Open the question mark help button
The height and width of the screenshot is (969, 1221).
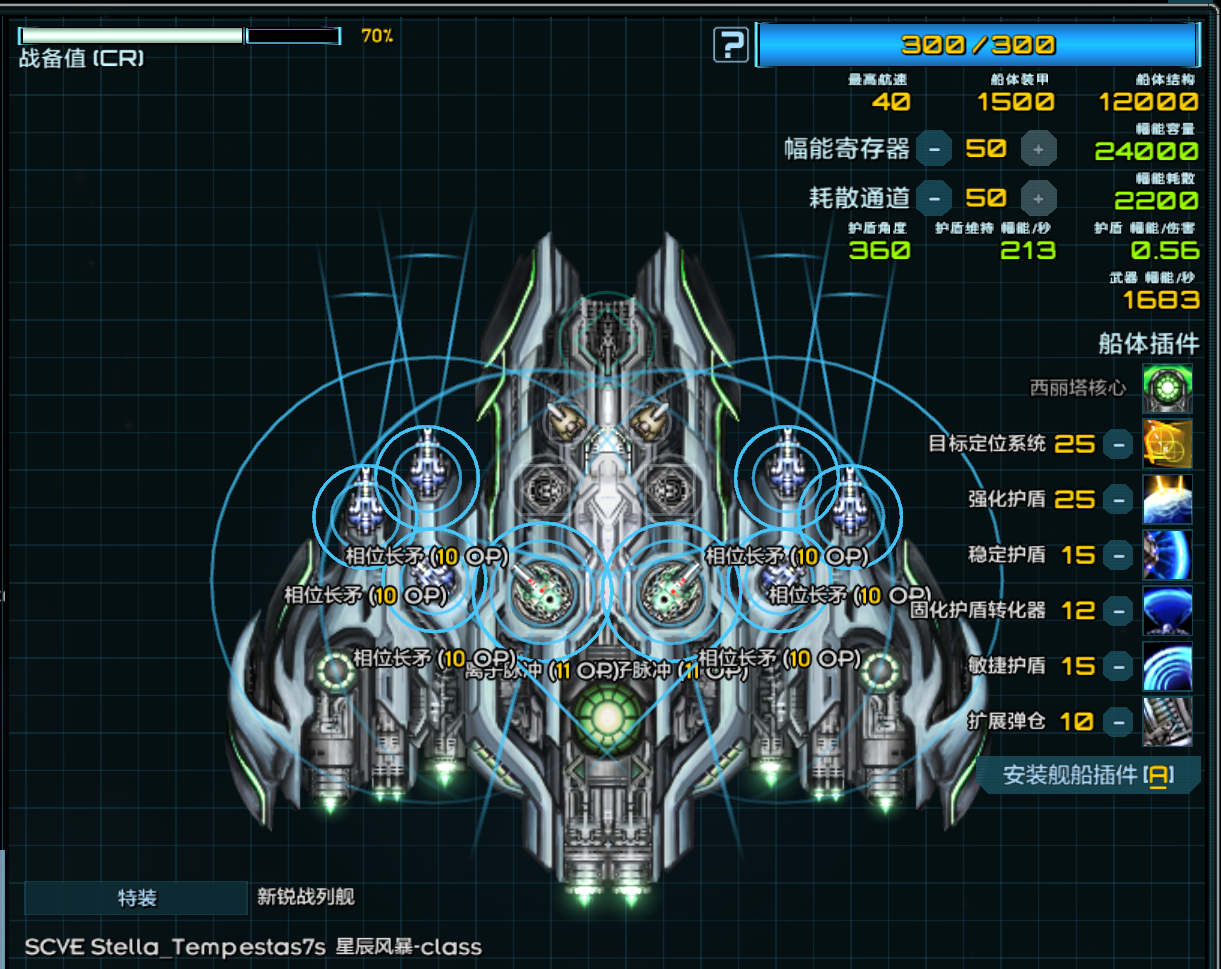pos(732,45)
